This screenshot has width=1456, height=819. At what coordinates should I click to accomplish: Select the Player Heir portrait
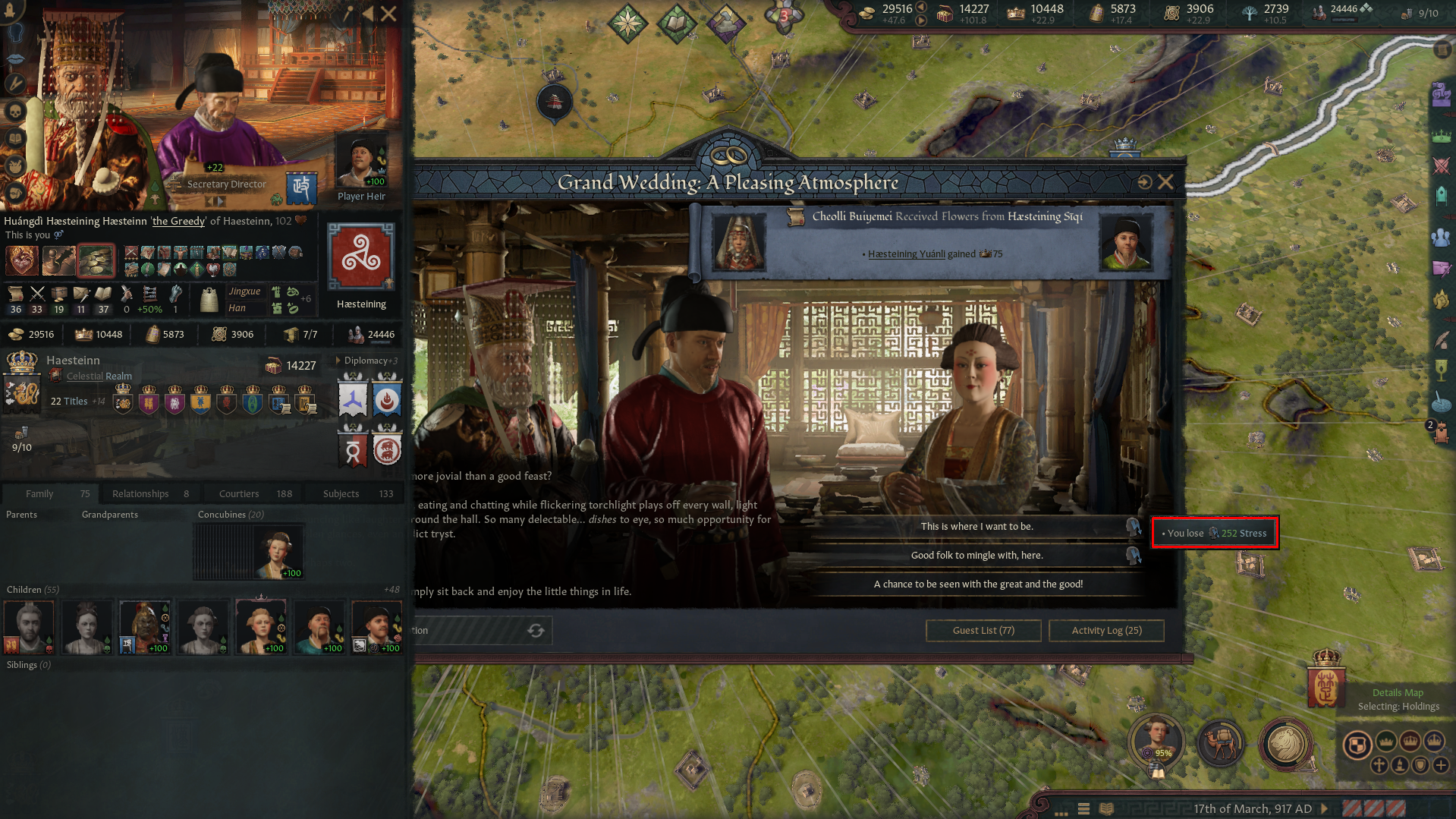(362, 162)
